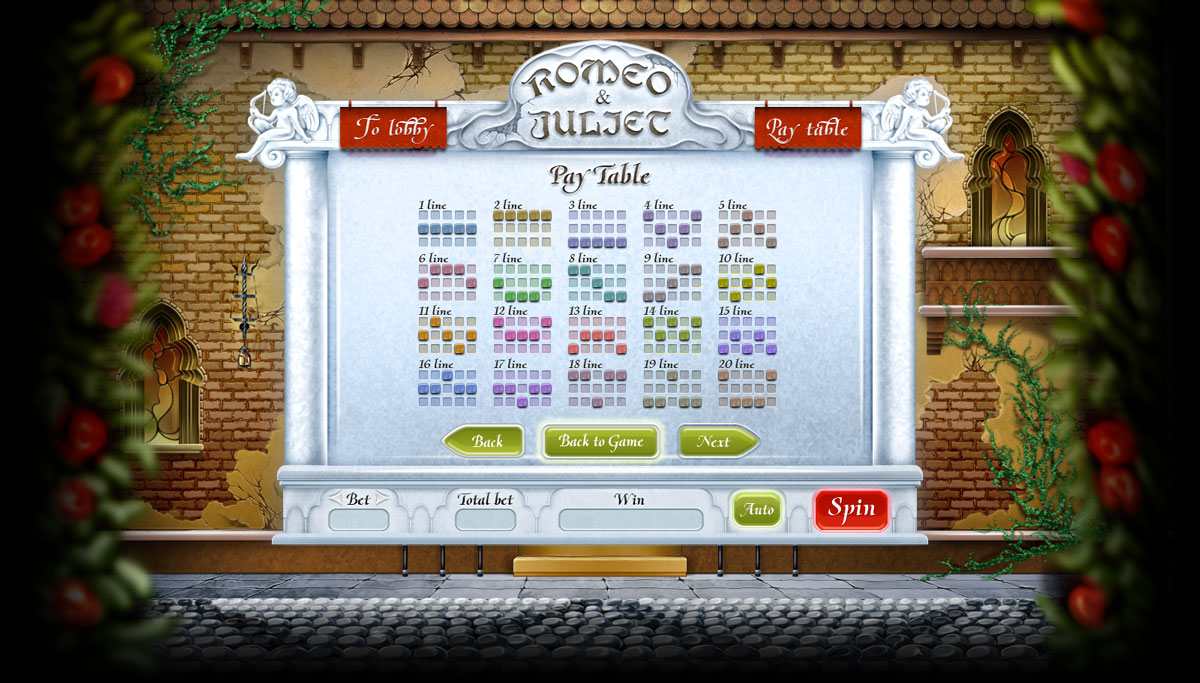Increase the bet with the right arrow

381,498
